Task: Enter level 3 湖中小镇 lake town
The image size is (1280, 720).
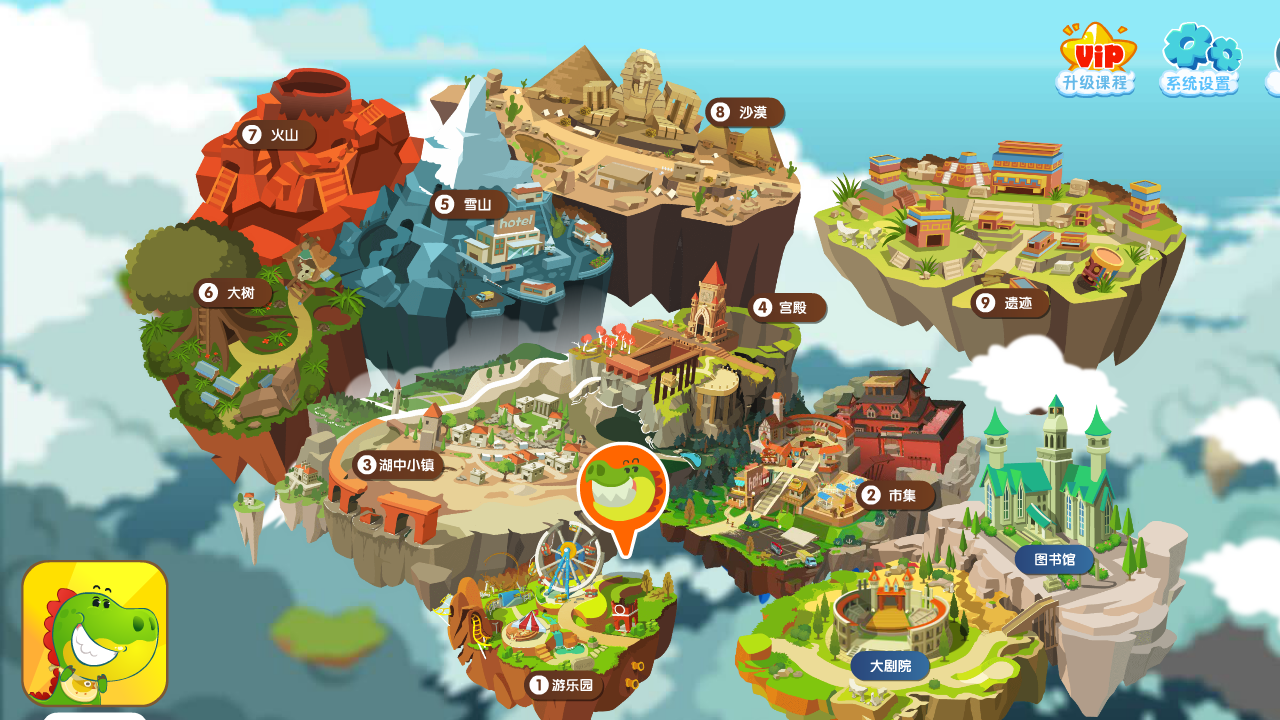Action: pos(398,464)
